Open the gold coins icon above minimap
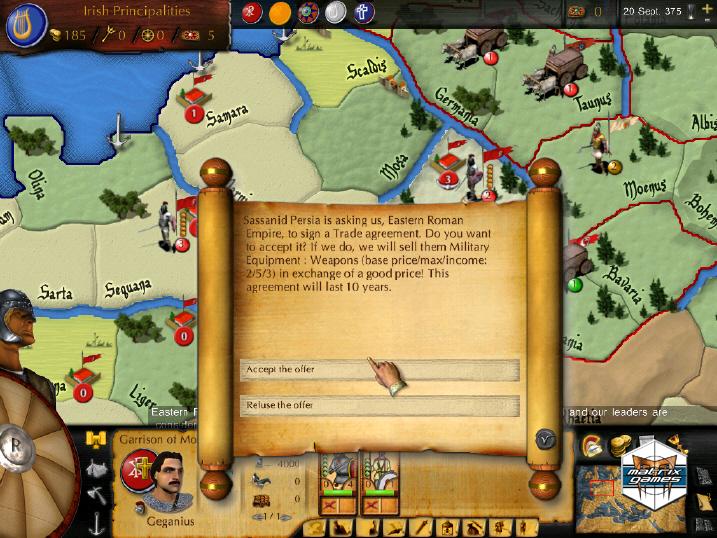 point(619,445)
